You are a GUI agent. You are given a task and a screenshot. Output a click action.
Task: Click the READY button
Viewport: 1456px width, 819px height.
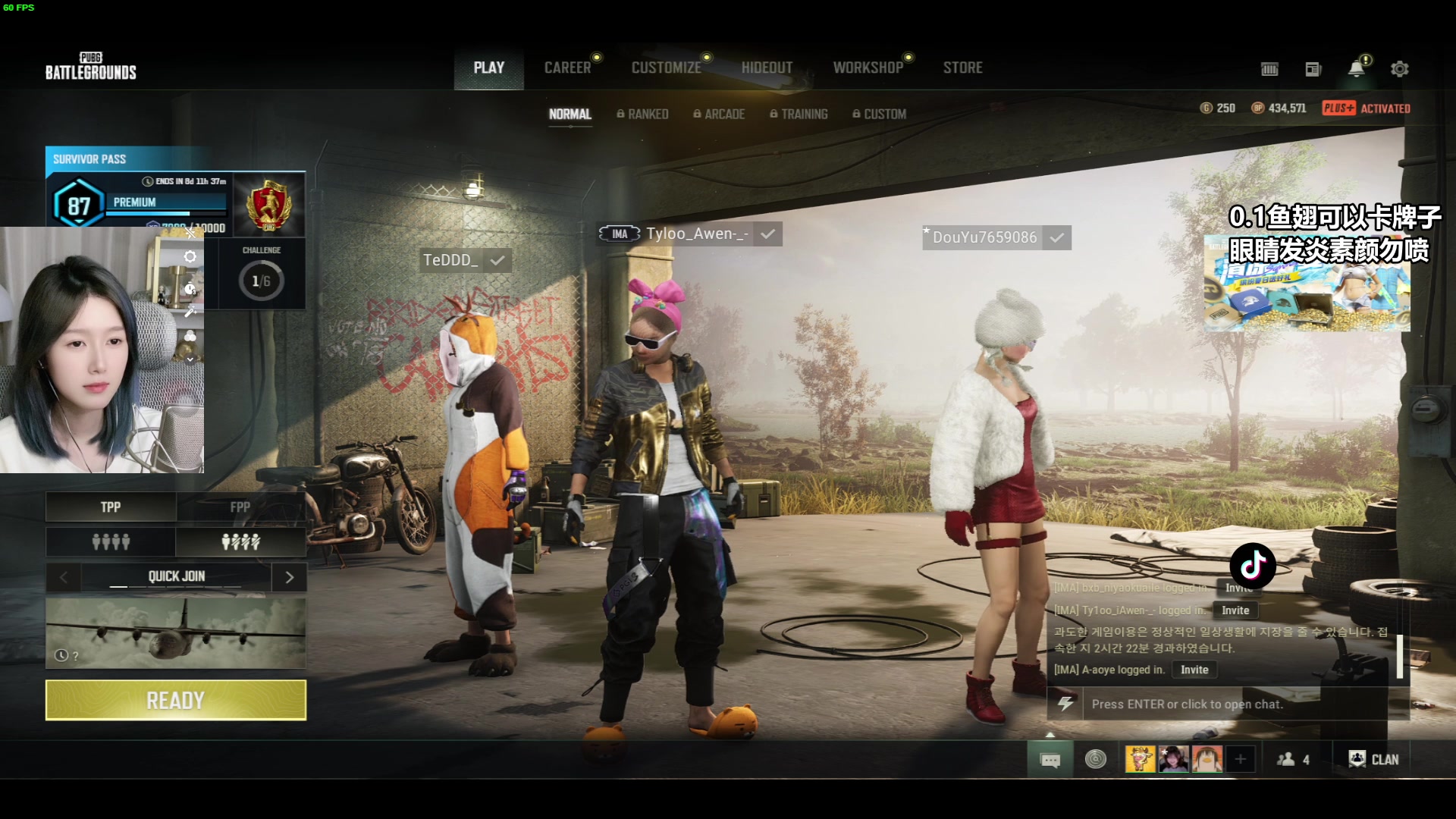(175, 700)
